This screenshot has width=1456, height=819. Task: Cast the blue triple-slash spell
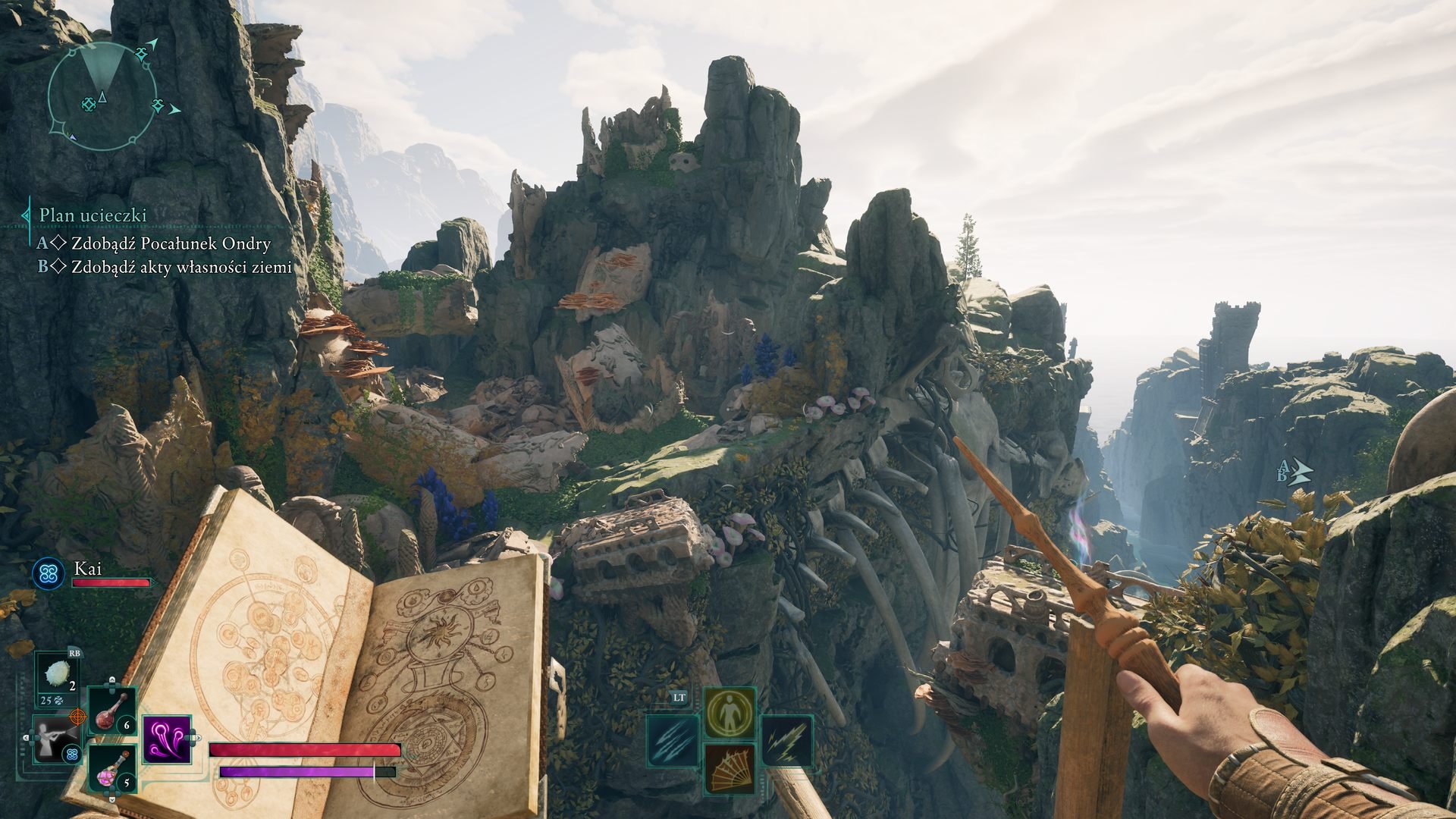[672, 741]
